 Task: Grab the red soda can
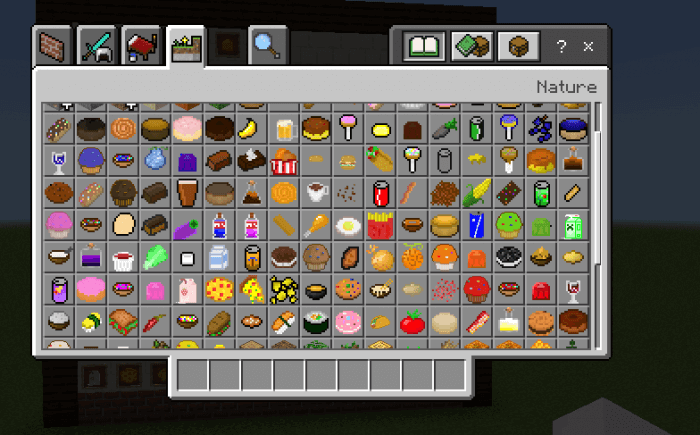(x=381, y=192)
